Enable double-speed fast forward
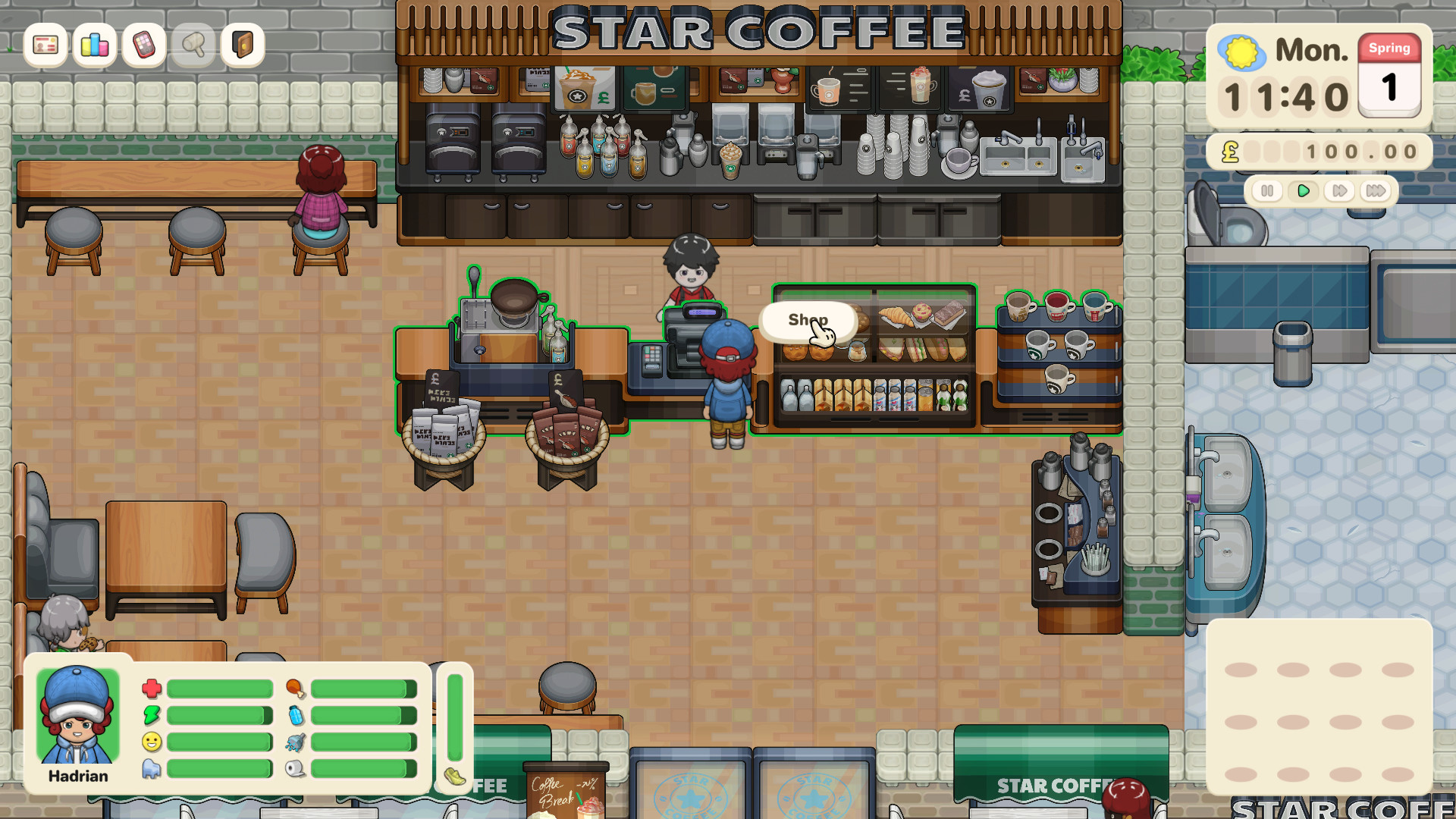1456x819 pixels. (1339, 191)
